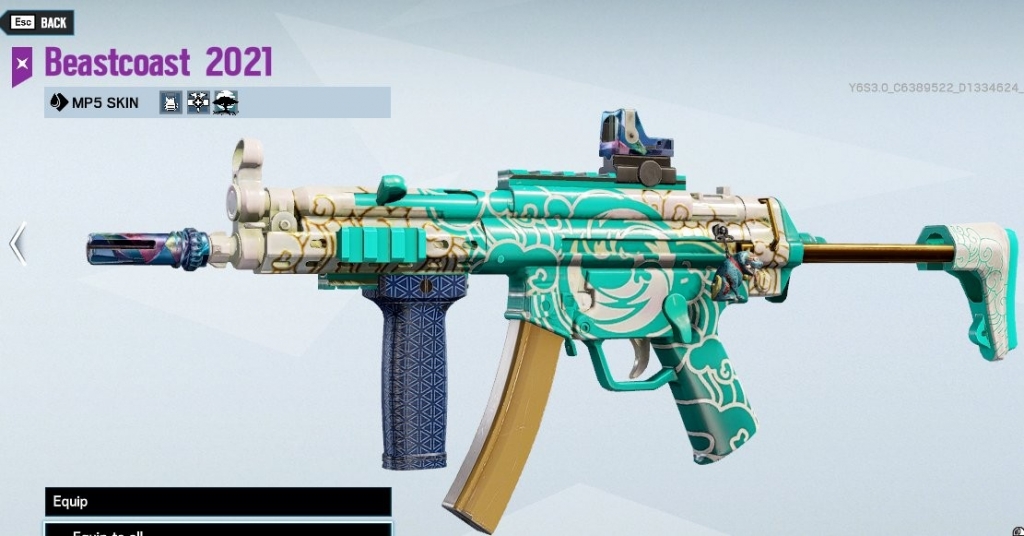Select the tree-shaped operator icon

[226, 102]
